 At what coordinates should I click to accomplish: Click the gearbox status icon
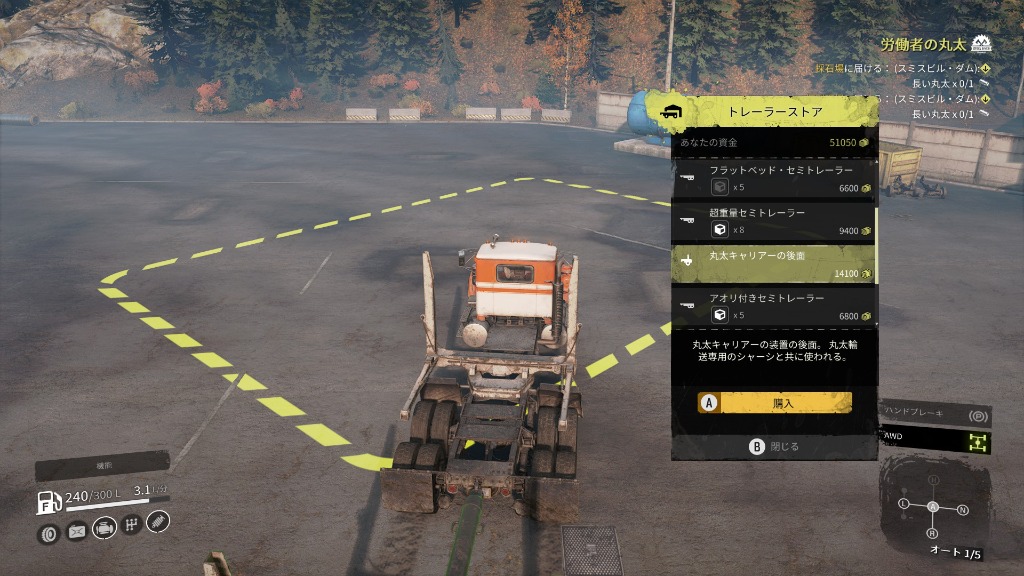(131, 525)
